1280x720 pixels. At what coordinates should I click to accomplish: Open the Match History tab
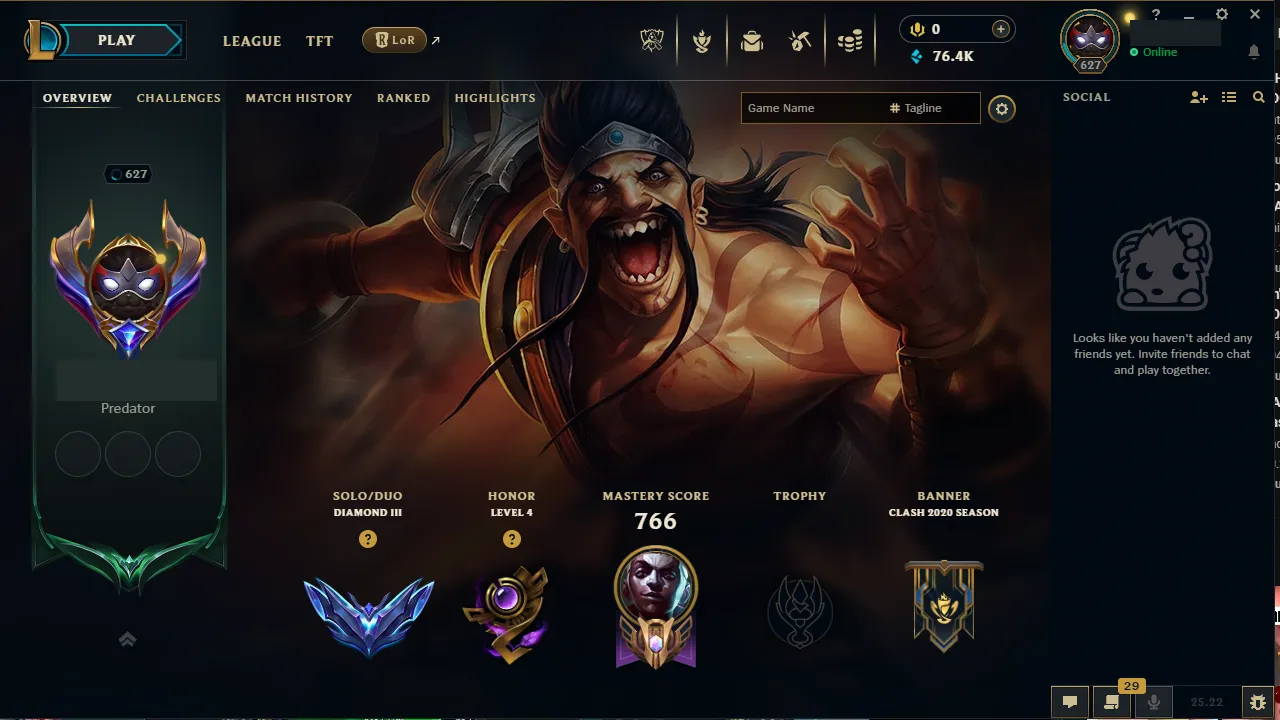click(x=298, y=97)
